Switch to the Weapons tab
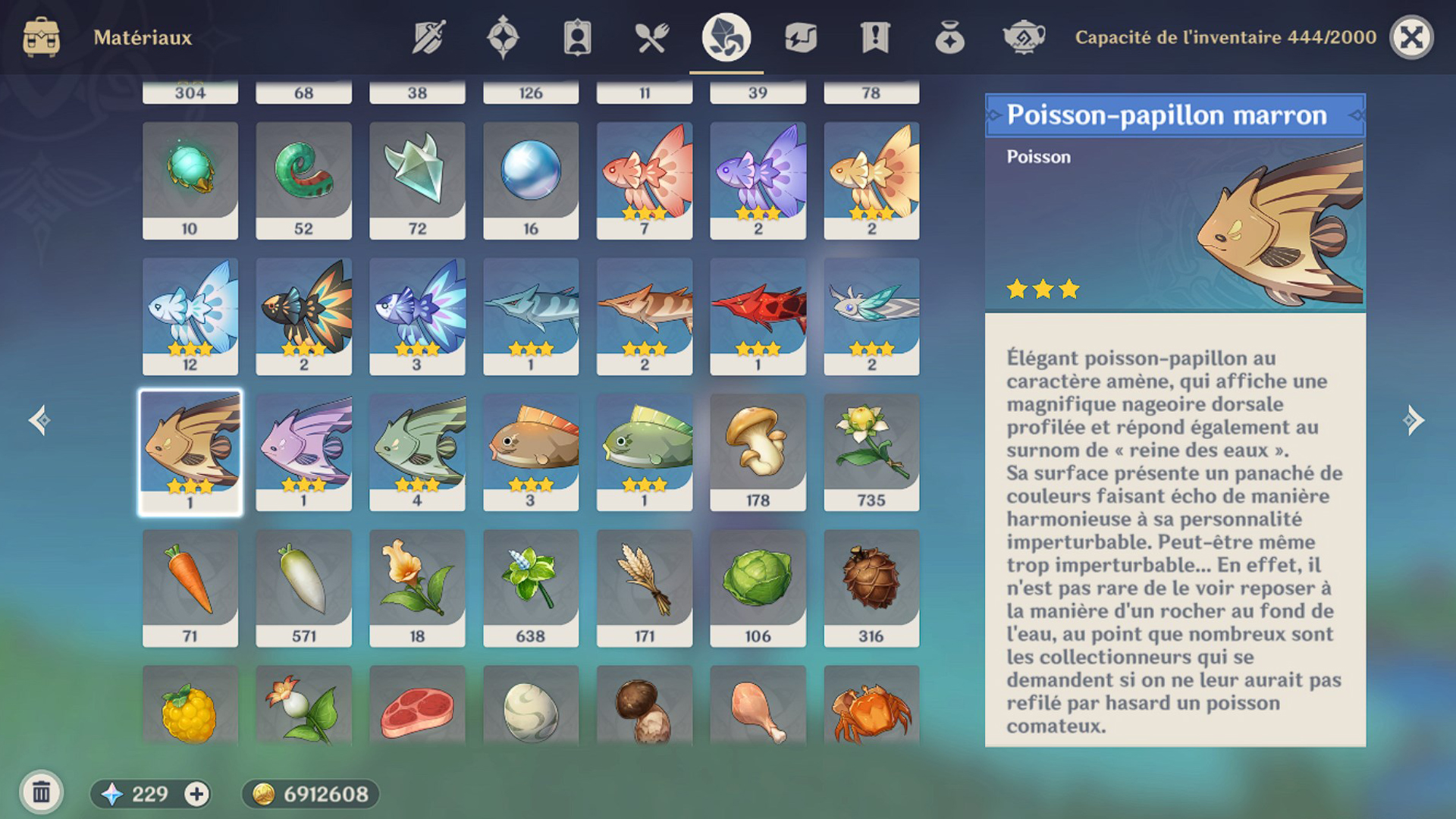 point(428,37)
